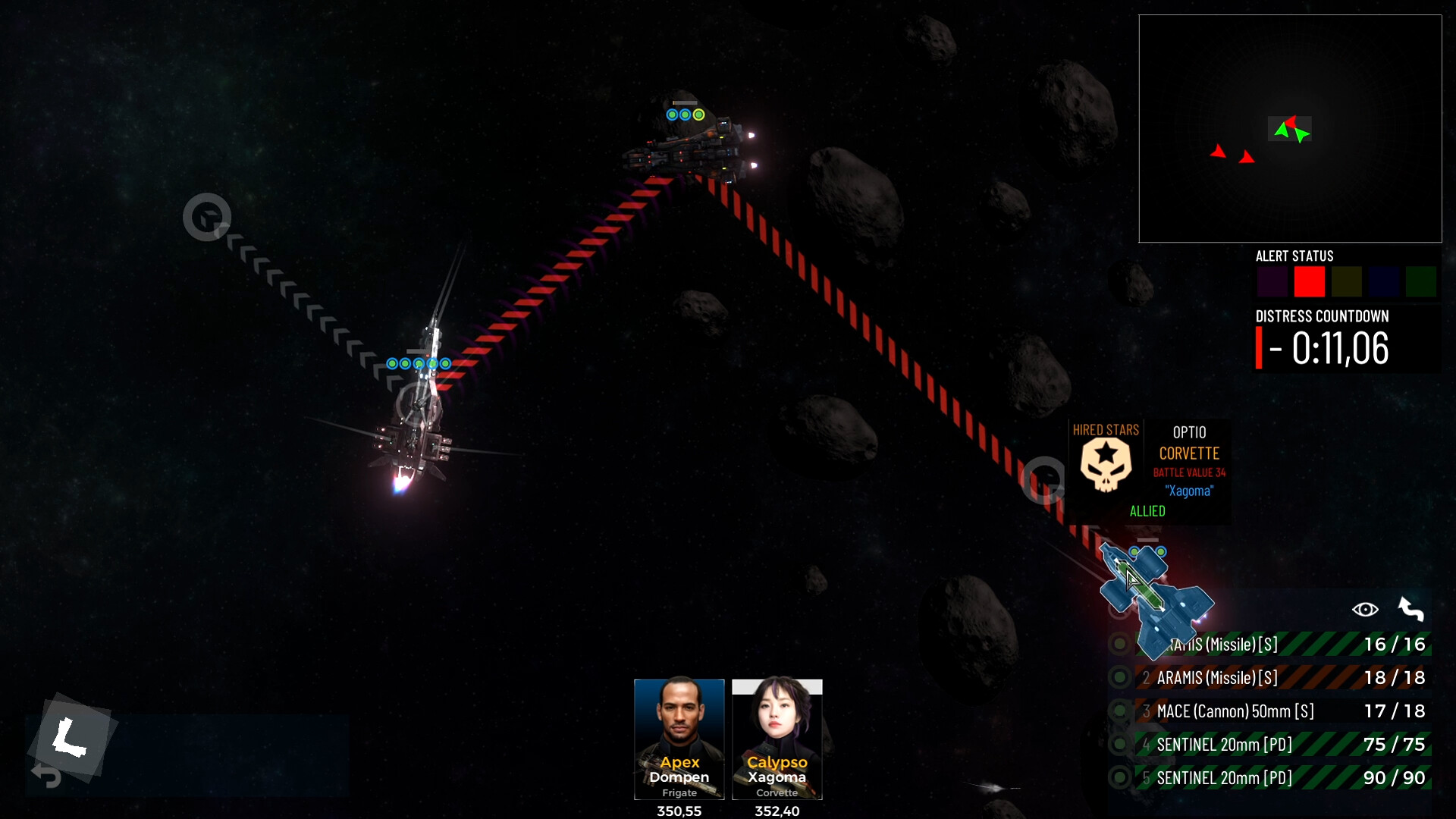Toggle the circle beside MACE Cannon 50mm
The image size is (1456, 819).
[x=1119, y=711]
